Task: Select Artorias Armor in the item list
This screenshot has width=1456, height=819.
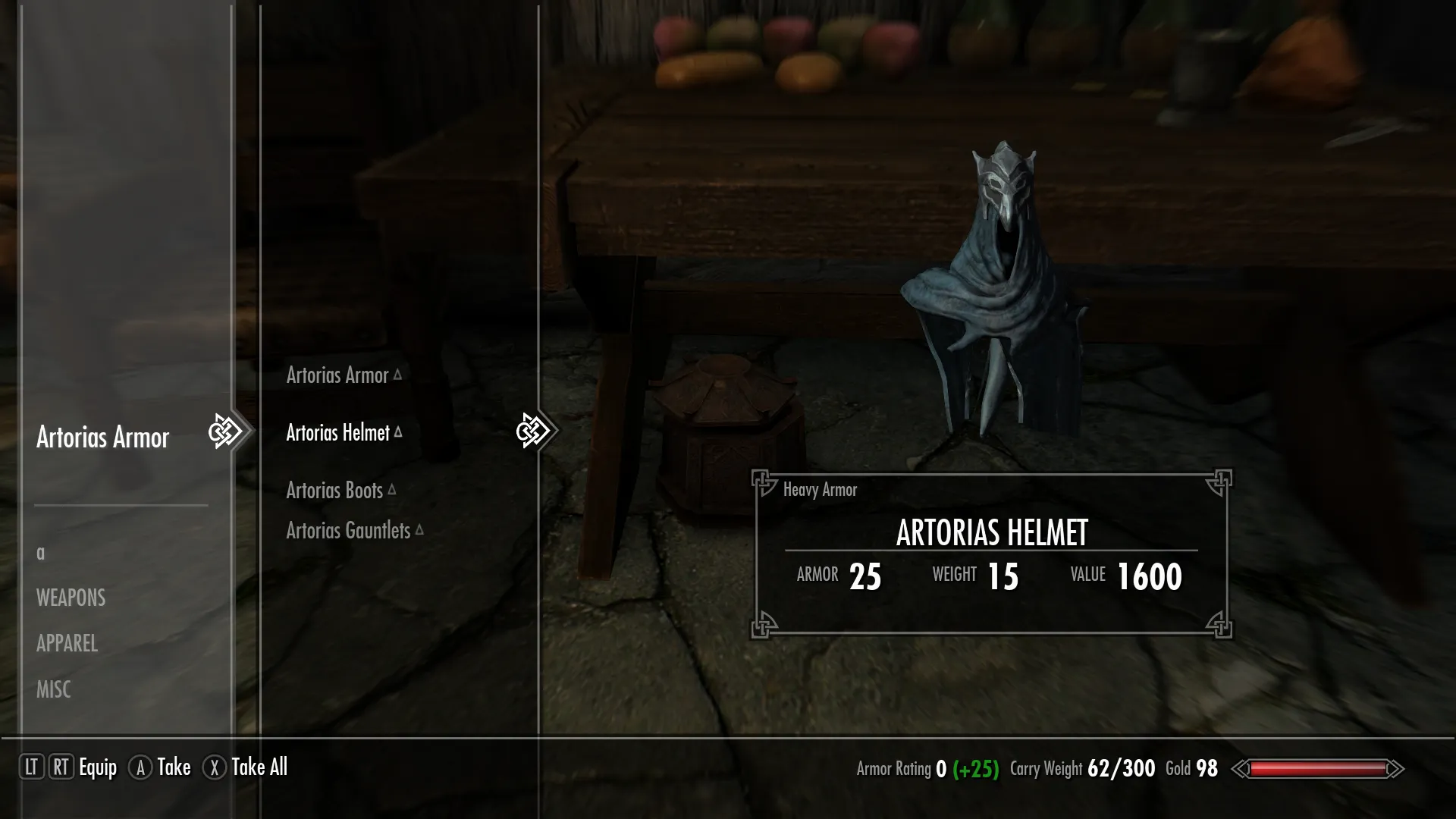Action: pyautogui.click(x=337, y=375)
